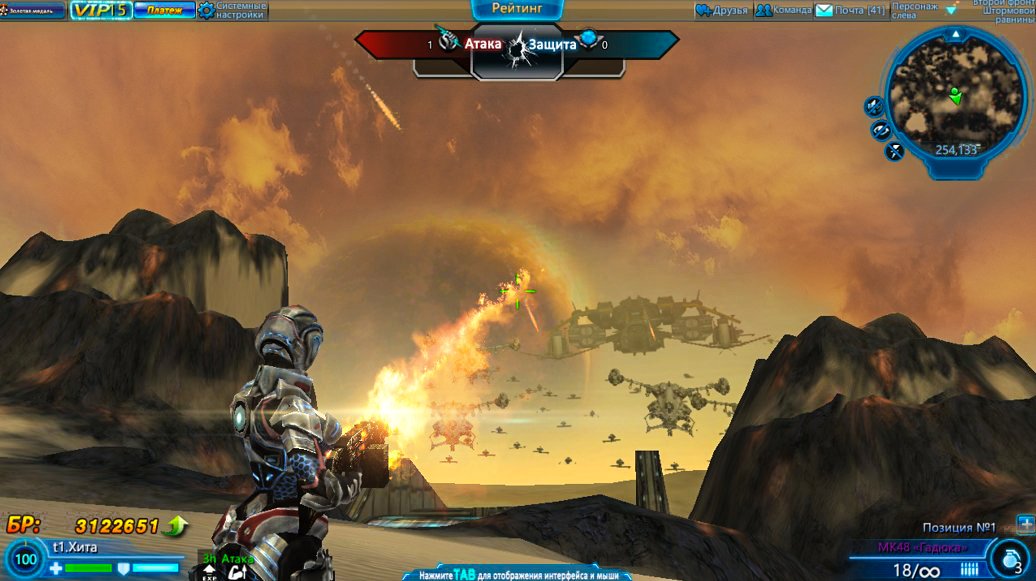Open the Рейтинг ranking panel
The image size is (1036, 581).
point(517,9)
